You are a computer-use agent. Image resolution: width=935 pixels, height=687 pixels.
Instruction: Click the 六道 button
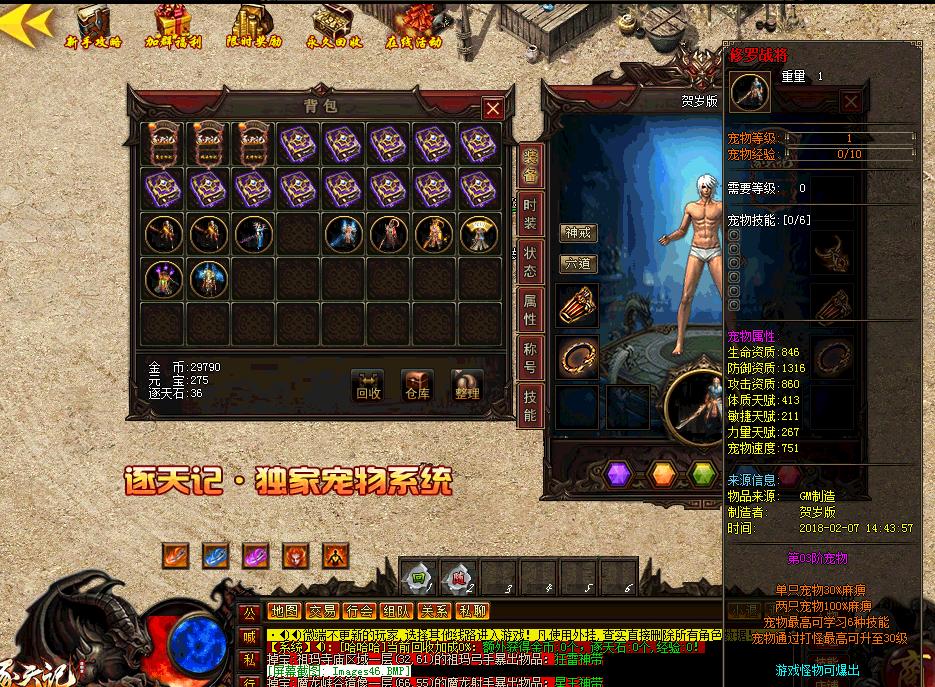pyautogui.click(x=578, y=264)
